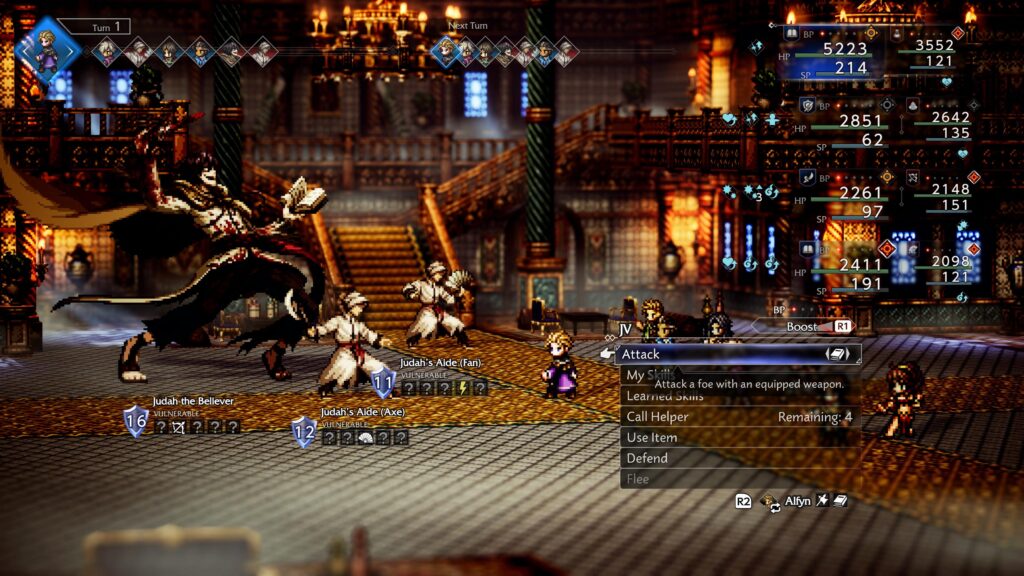This screenshot has height=576, width=1024.
Task: Click the revealed lightning weakness icon
Action: pos(462,388)
